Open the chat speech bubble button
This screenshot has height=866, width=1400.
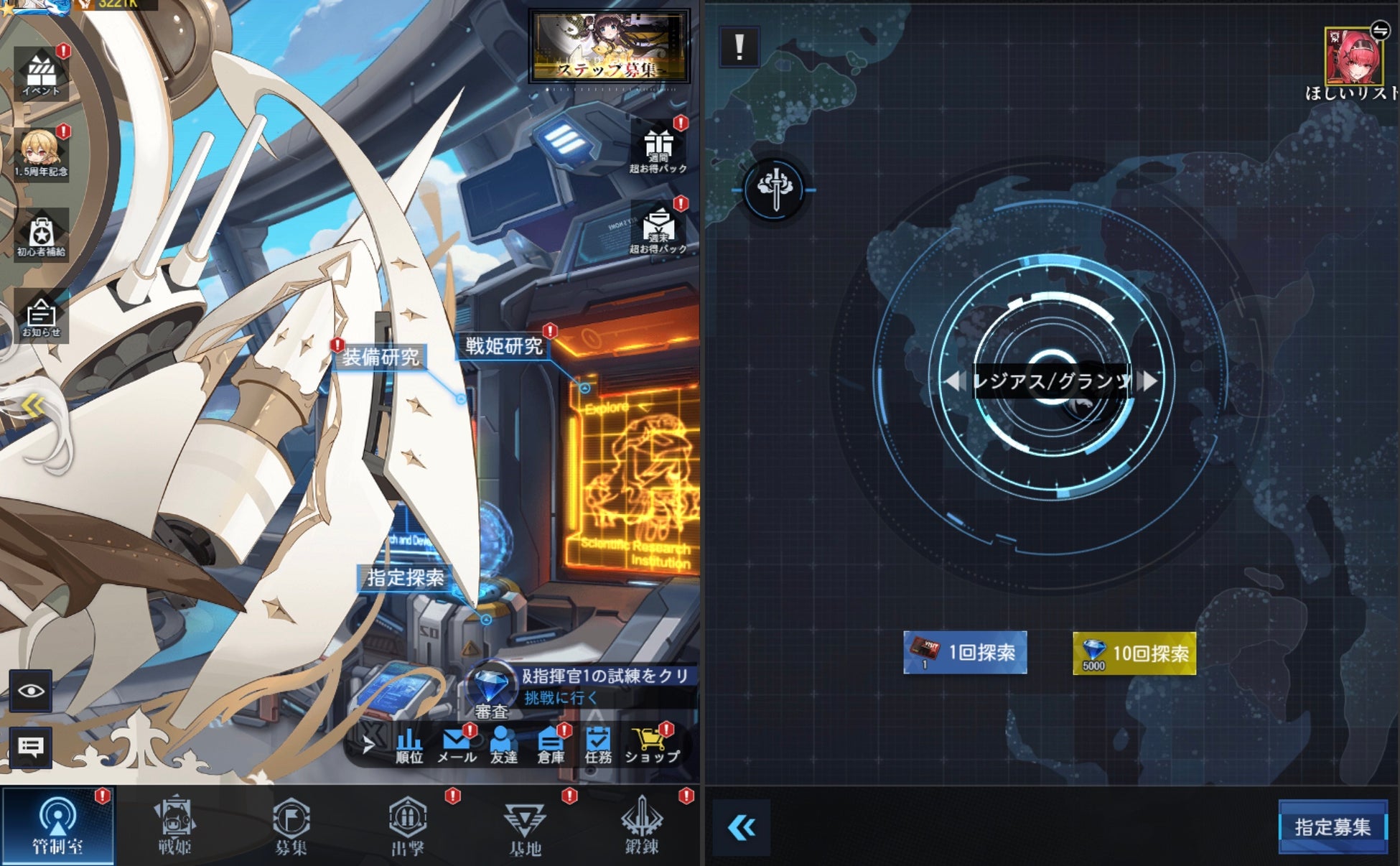[31, 748]
